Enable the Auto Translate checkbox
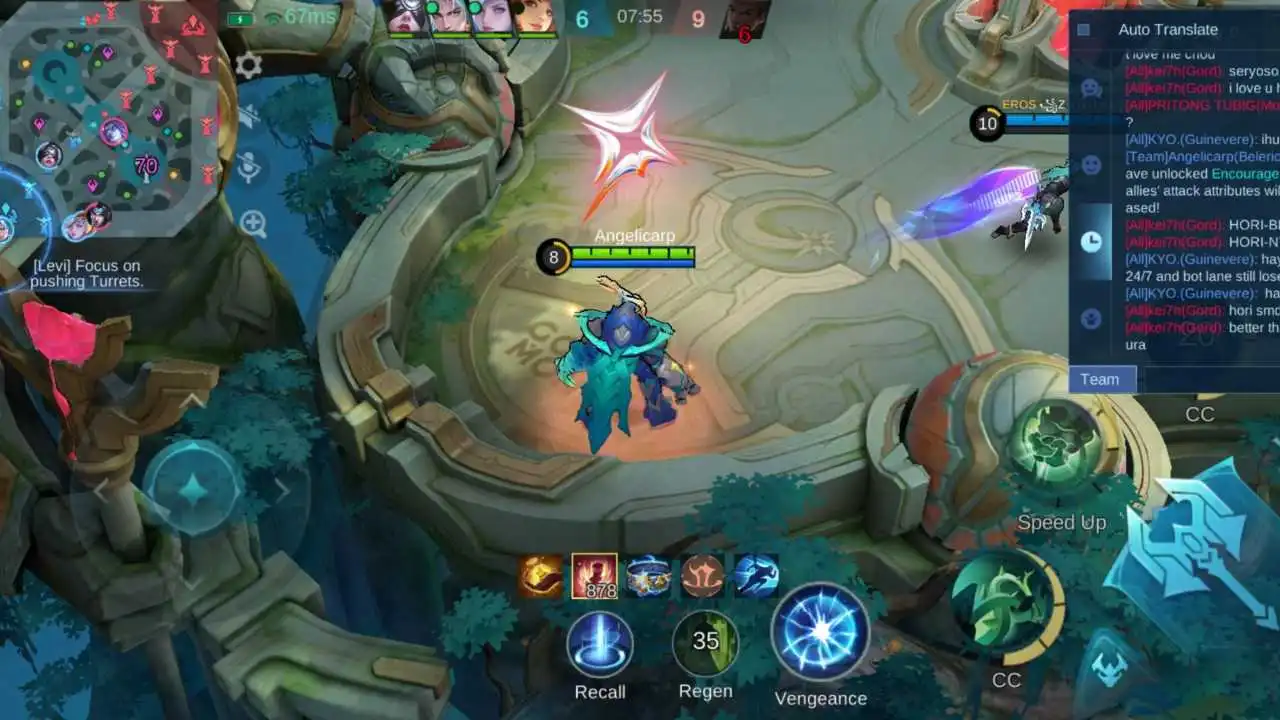The height and width of the screenshot is (720, 1280). [1084, 30]
